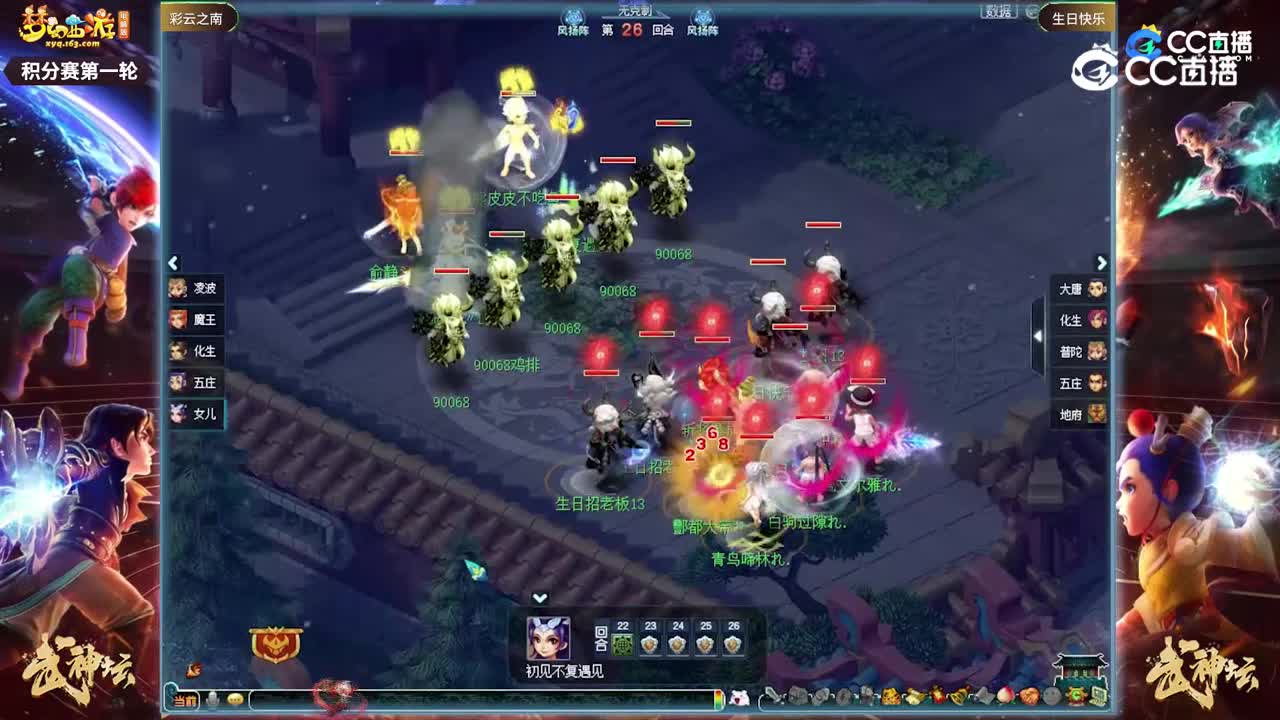The width and height of the screenshot is (1280, 720).
Task: Collapse the left team panel with its arrow
Action: pyautogui.click(x=172, y=263)
